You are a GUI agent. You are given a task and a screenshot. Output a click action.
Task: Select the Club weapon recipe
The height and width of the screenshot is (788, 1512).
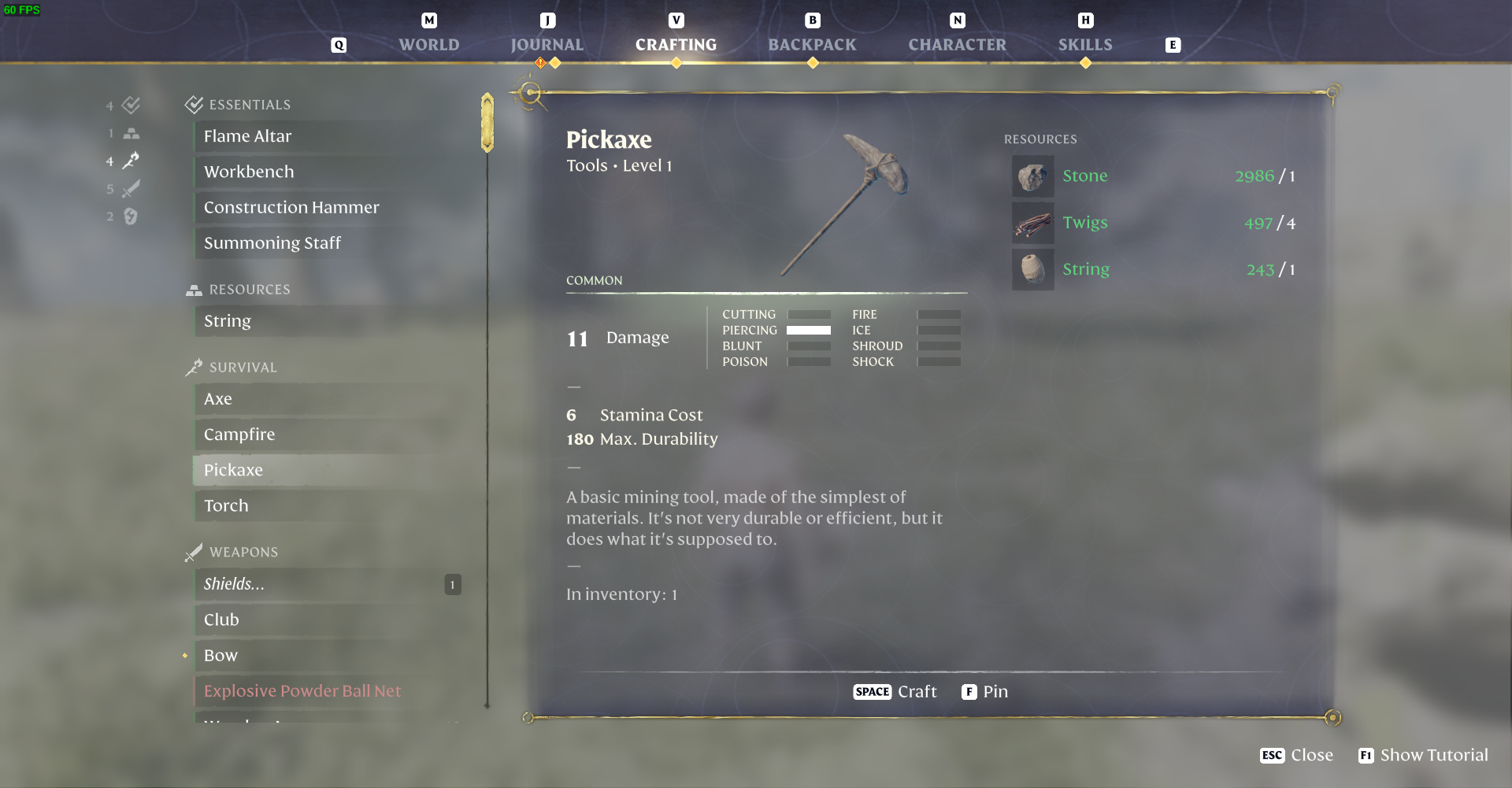click(x=221, y=620)
